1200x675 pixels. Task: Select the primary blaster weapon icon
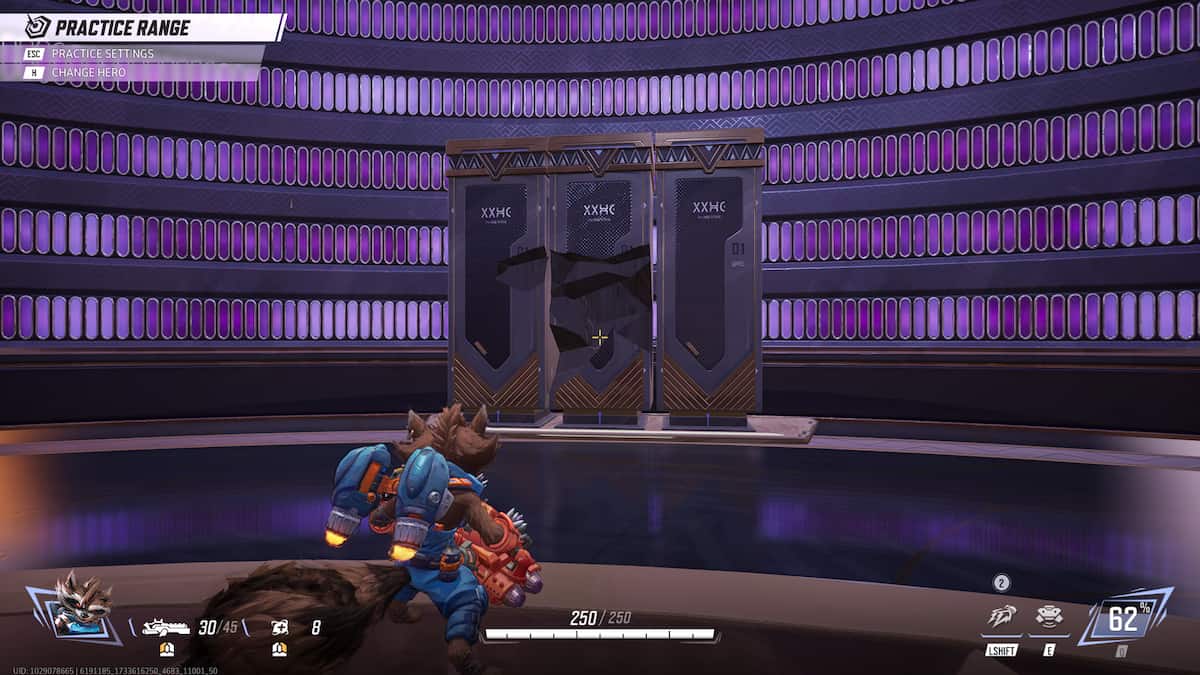click(166, 628)
